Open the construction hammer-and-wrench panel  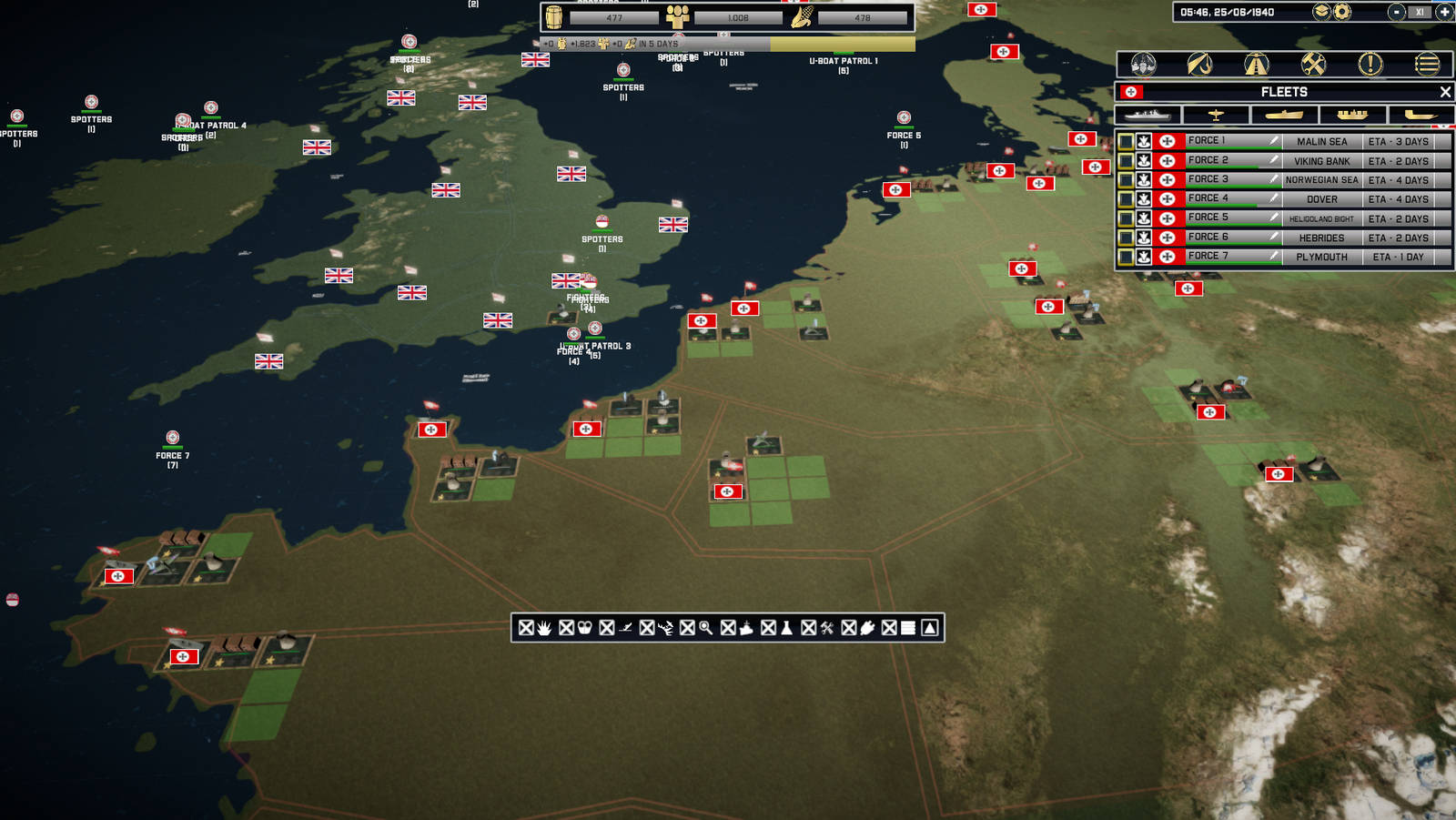(1313, 65)
